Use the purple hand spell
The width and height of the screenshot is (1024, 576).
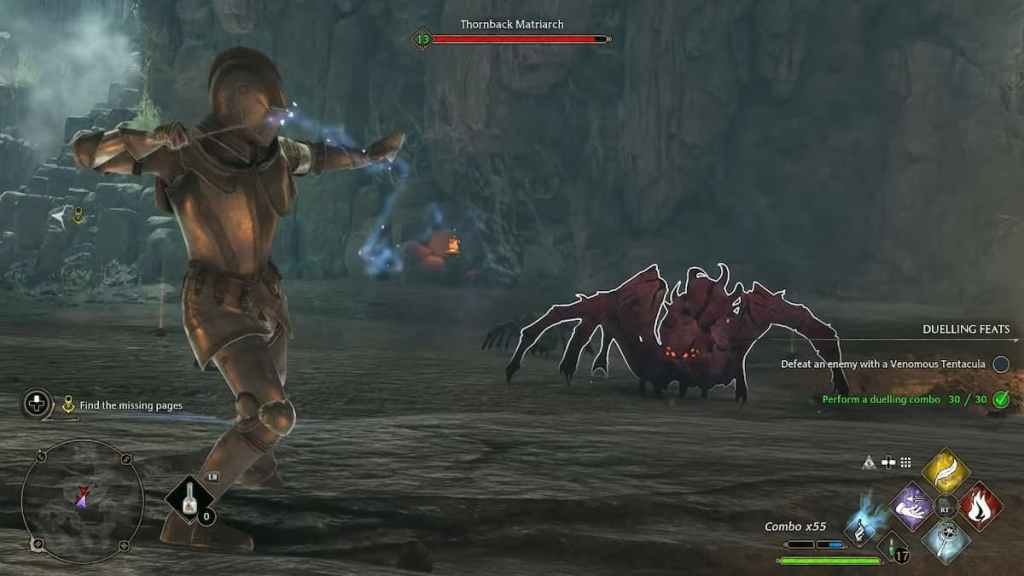(911, 506)
